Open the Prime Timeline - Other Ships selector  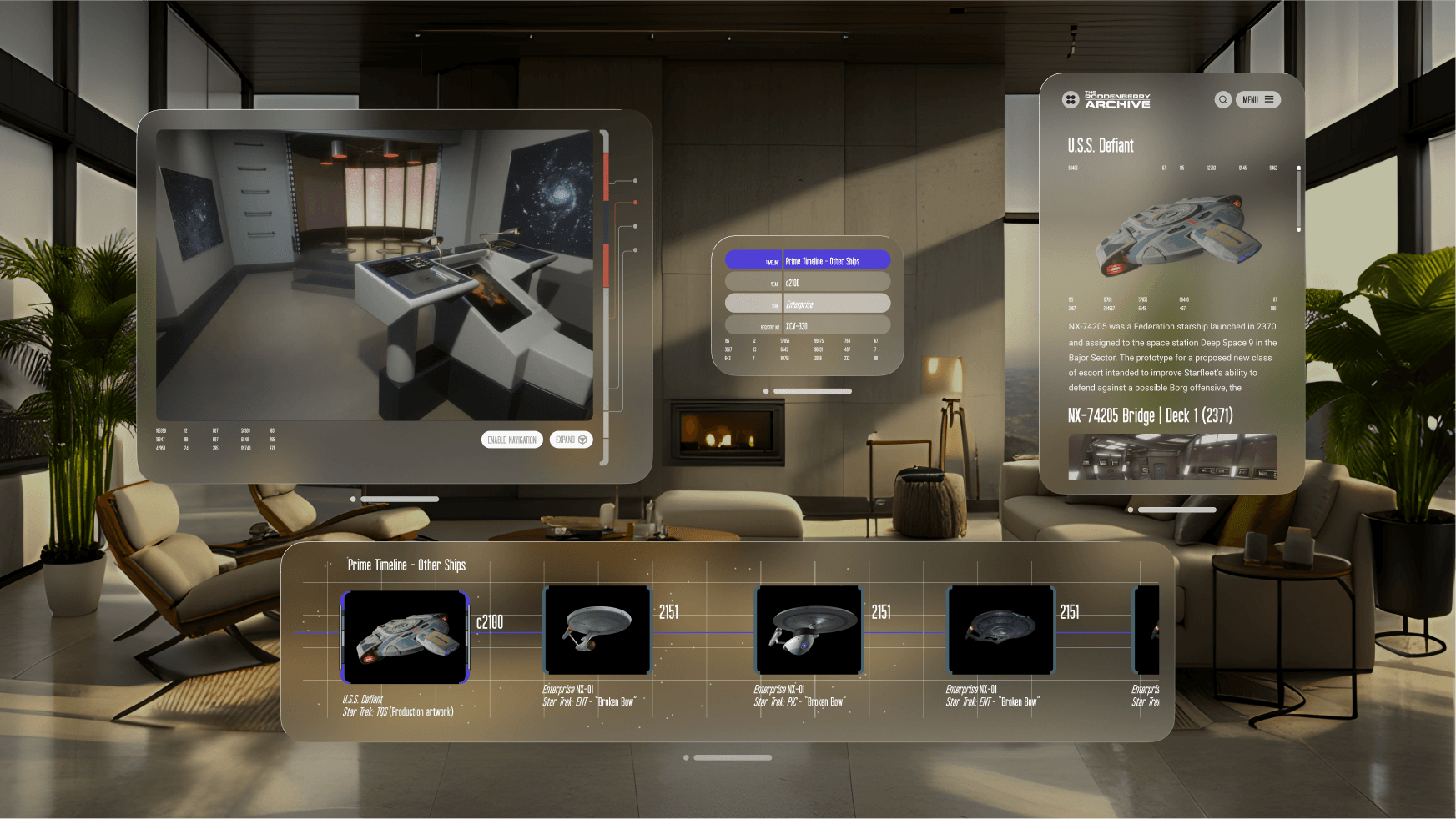tap(807, 261)
